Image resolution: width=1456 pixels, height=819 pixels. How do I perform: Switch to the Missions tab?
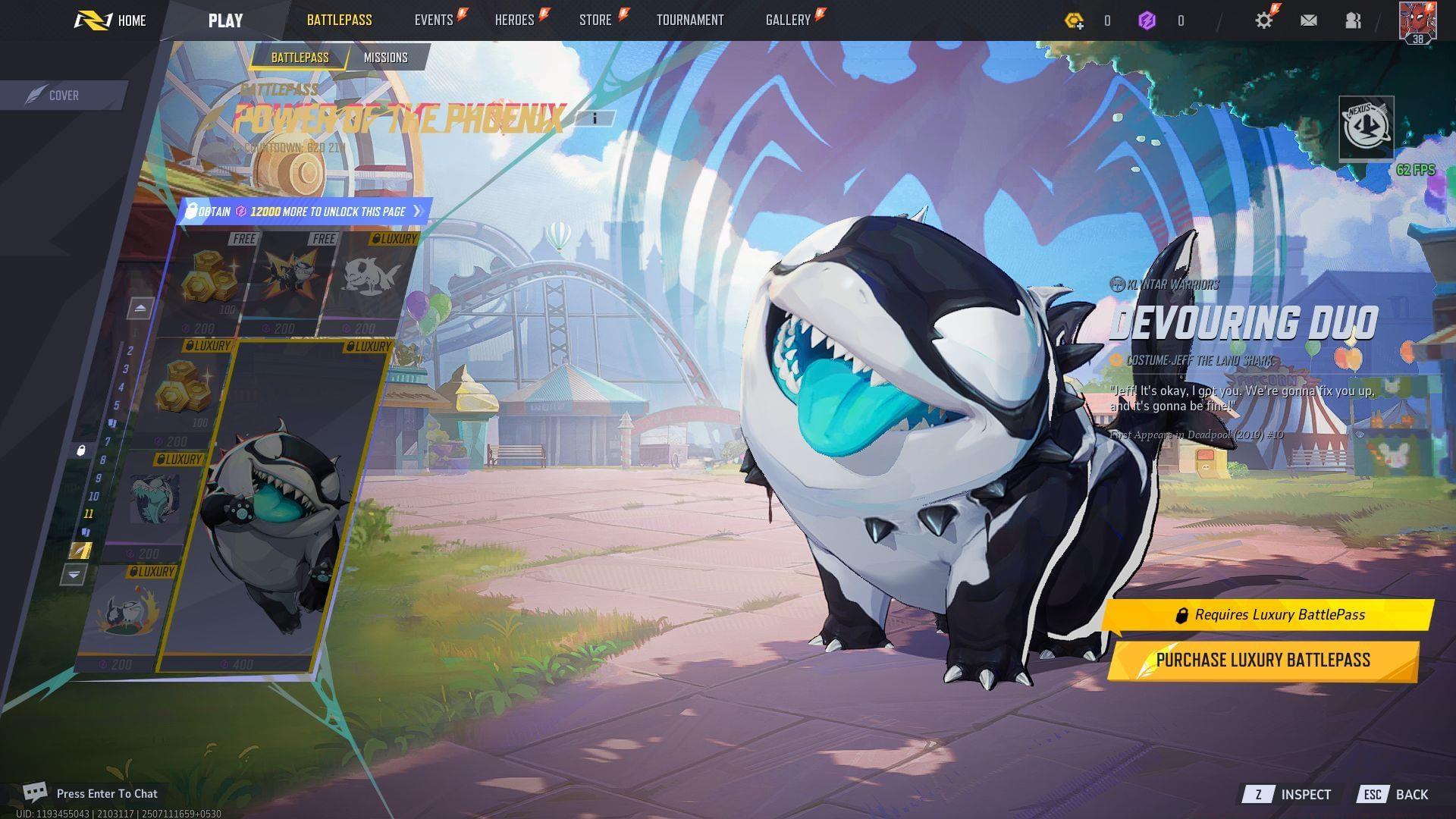coord(385,57)
